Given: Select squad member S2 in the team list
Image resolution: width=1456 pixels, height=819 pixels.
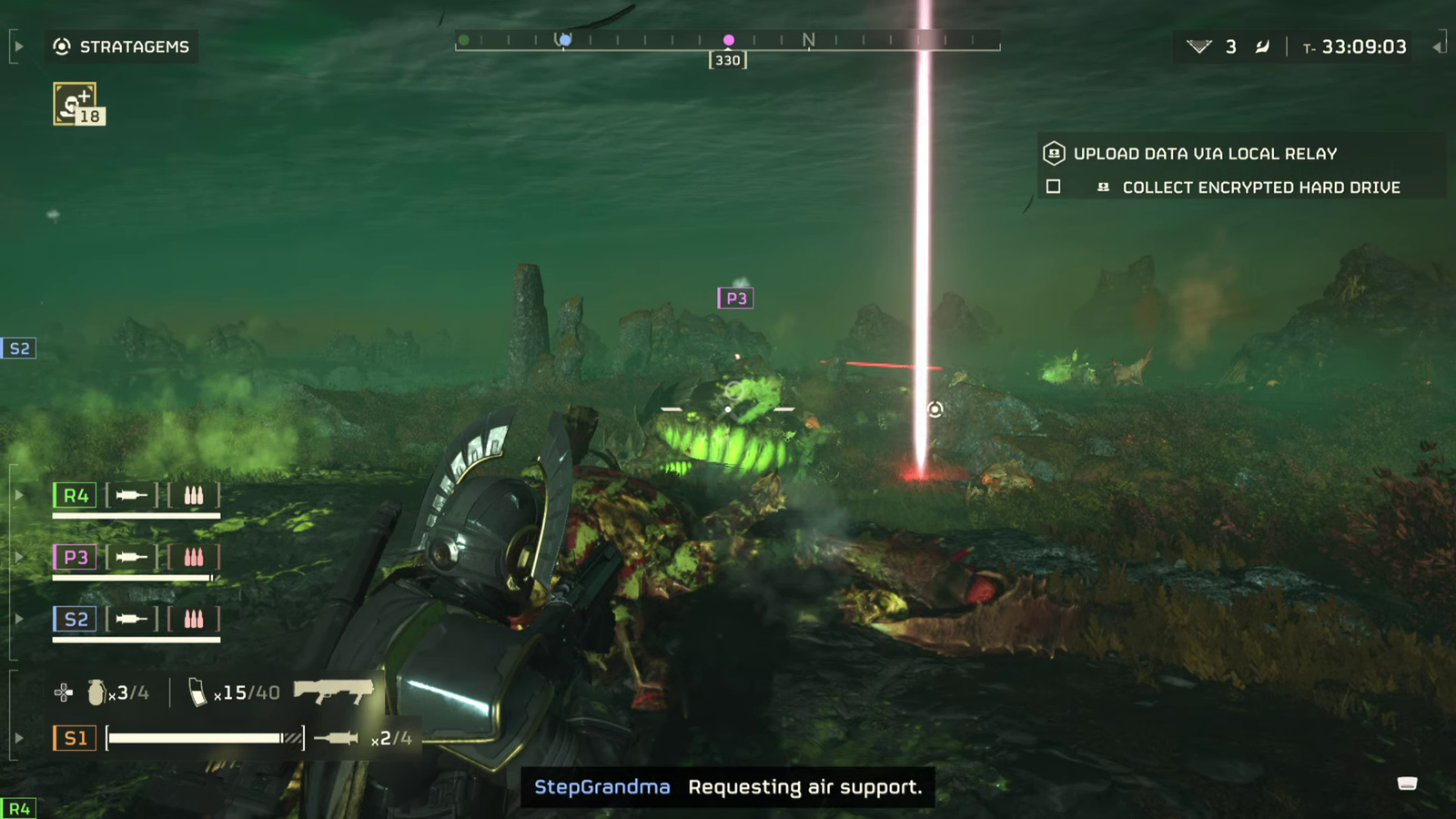Looking at the screenshot, I should click(76, 620).
